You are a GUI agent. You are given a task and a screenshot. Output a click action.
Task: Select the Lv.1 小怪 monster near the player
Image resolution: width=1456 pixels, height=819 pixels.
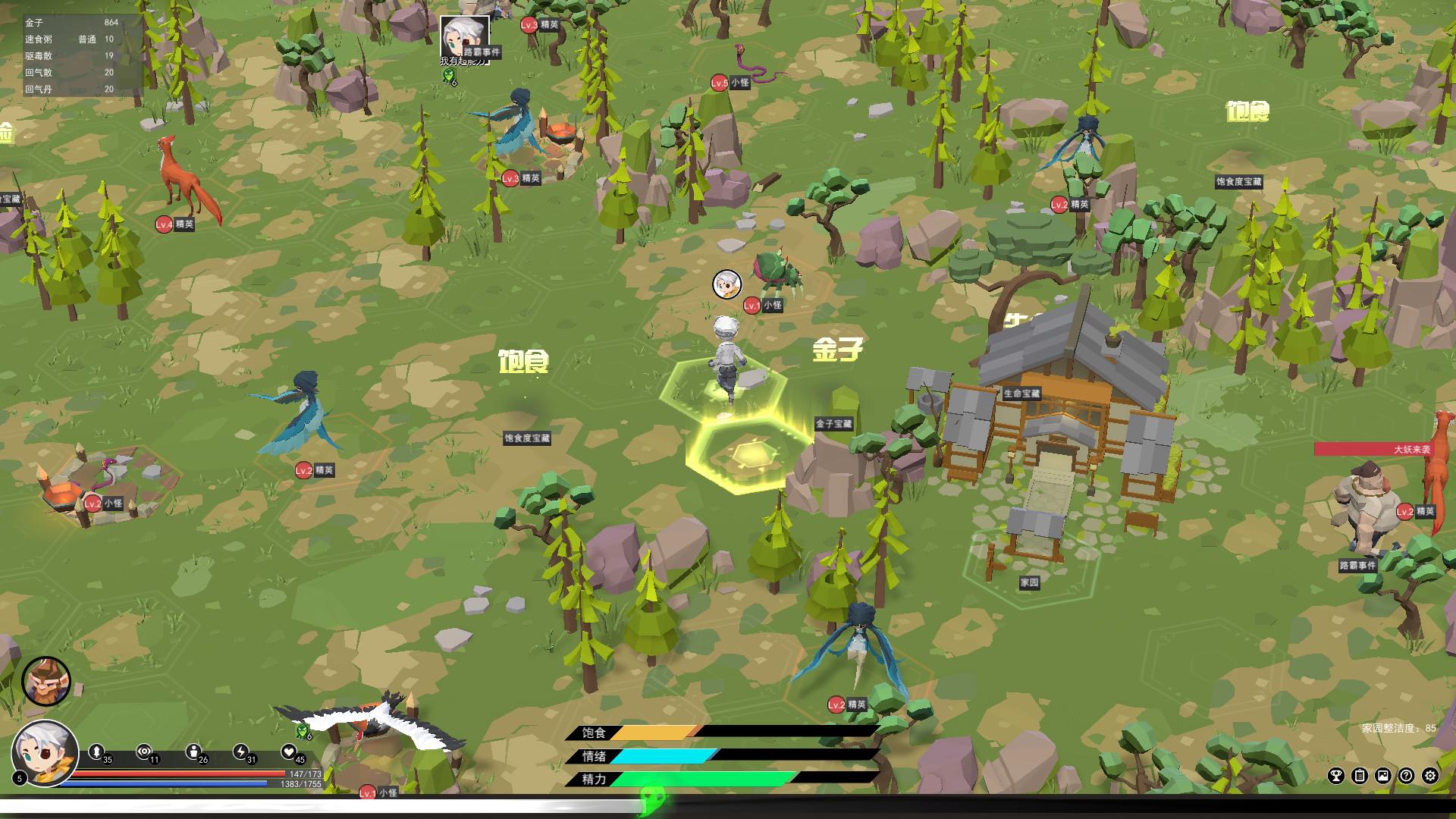click(x=765, y=306)
